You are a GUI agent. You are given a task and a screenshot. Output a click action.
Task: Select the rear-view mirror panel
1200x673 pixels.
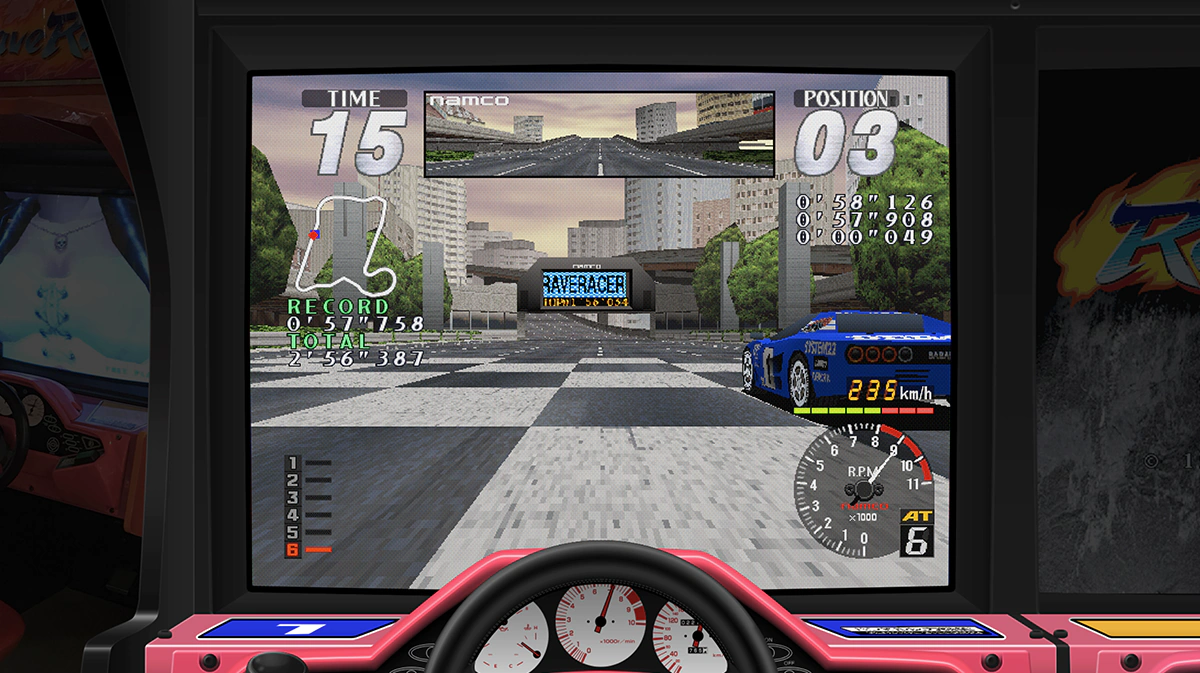(599, 135)
